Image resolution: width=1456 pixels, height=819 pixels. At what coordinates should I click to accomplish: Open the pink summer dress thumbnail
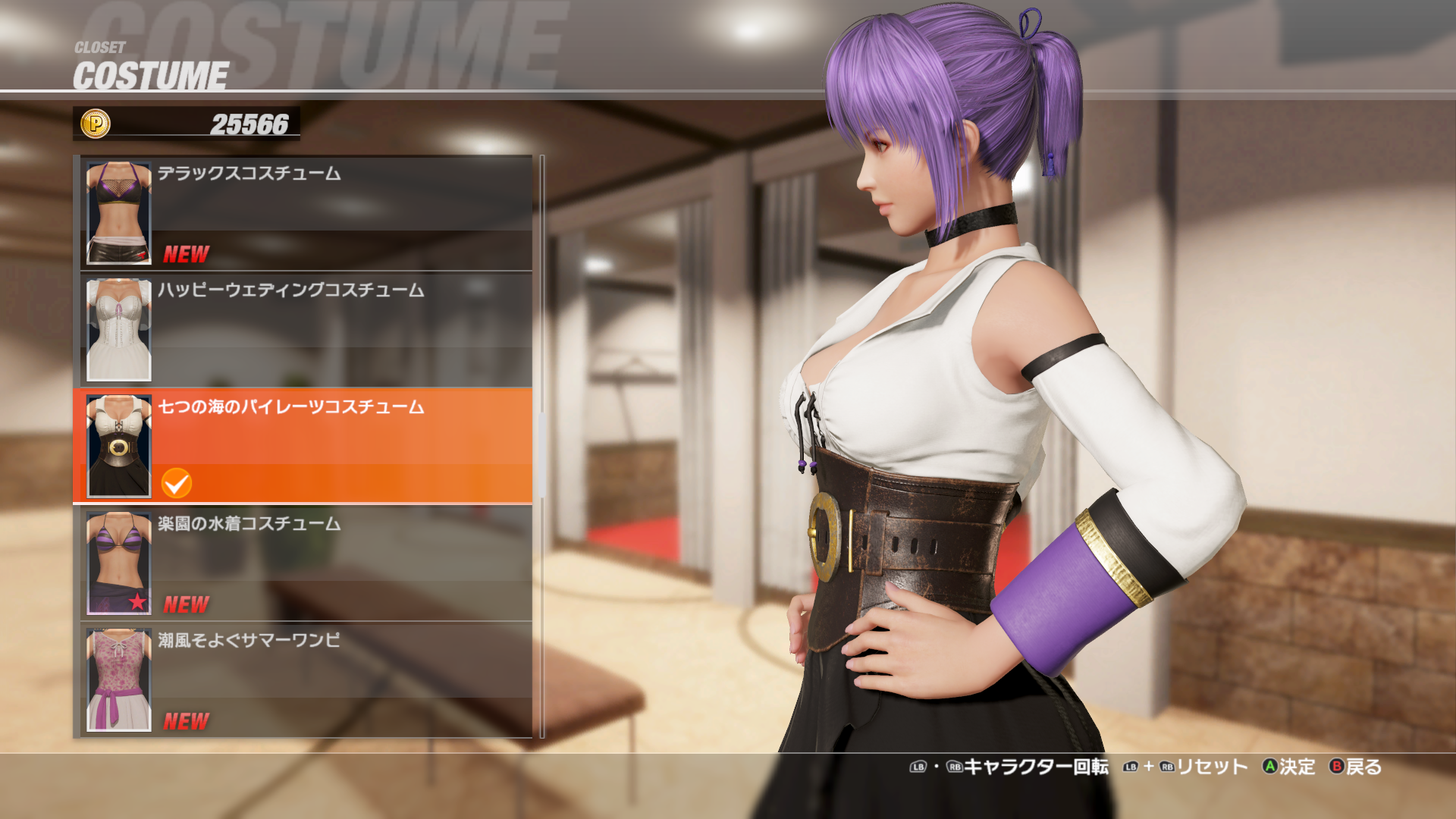119,679
